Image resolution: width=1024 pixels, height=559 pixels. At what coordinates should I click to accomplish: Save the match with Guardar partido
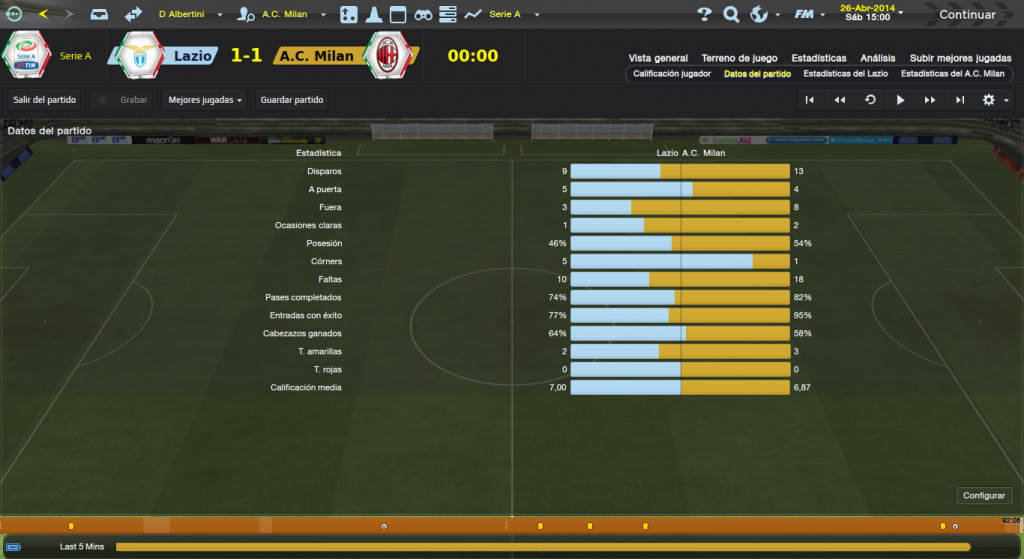point(292,100)
